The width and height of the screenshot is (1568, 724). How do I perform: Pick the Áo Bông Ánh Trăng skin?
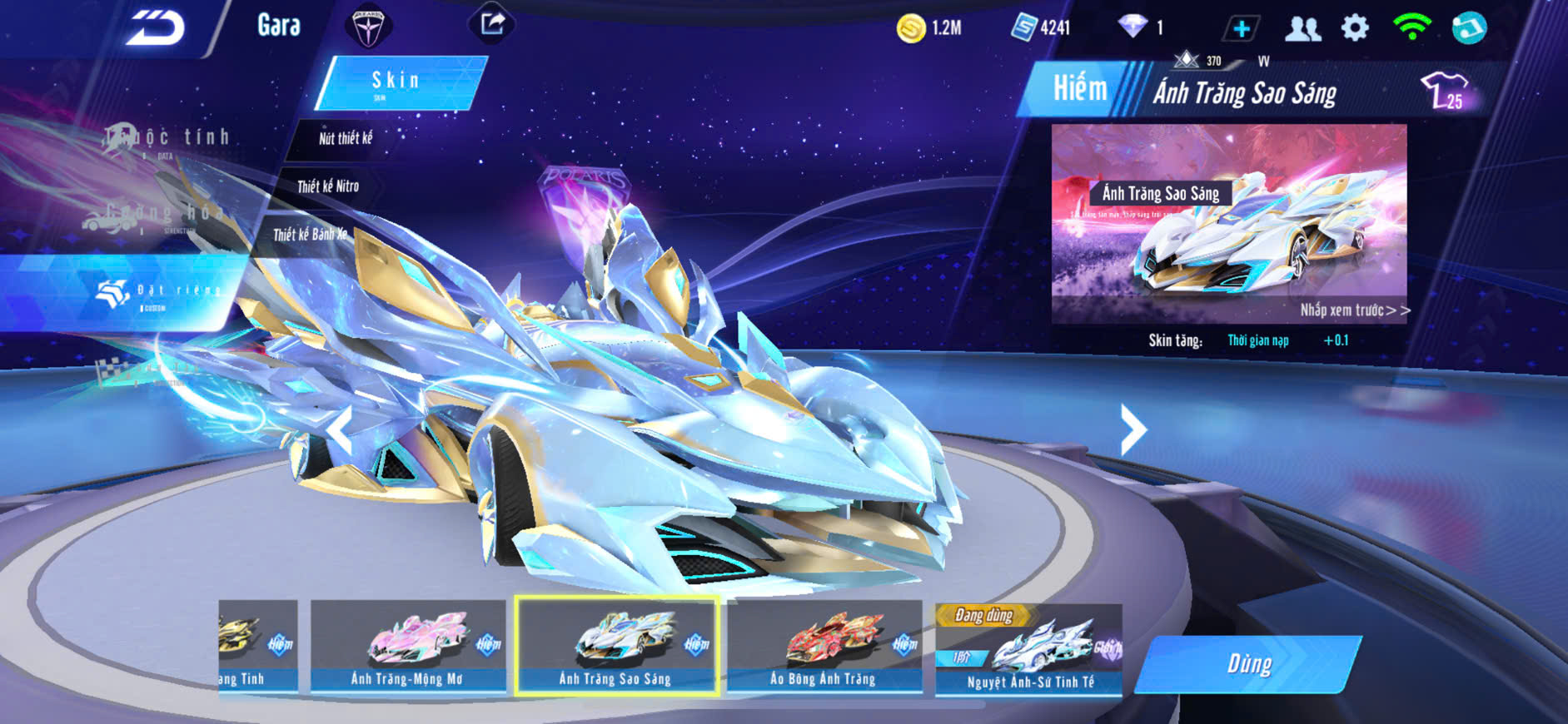tap(824, 647)
